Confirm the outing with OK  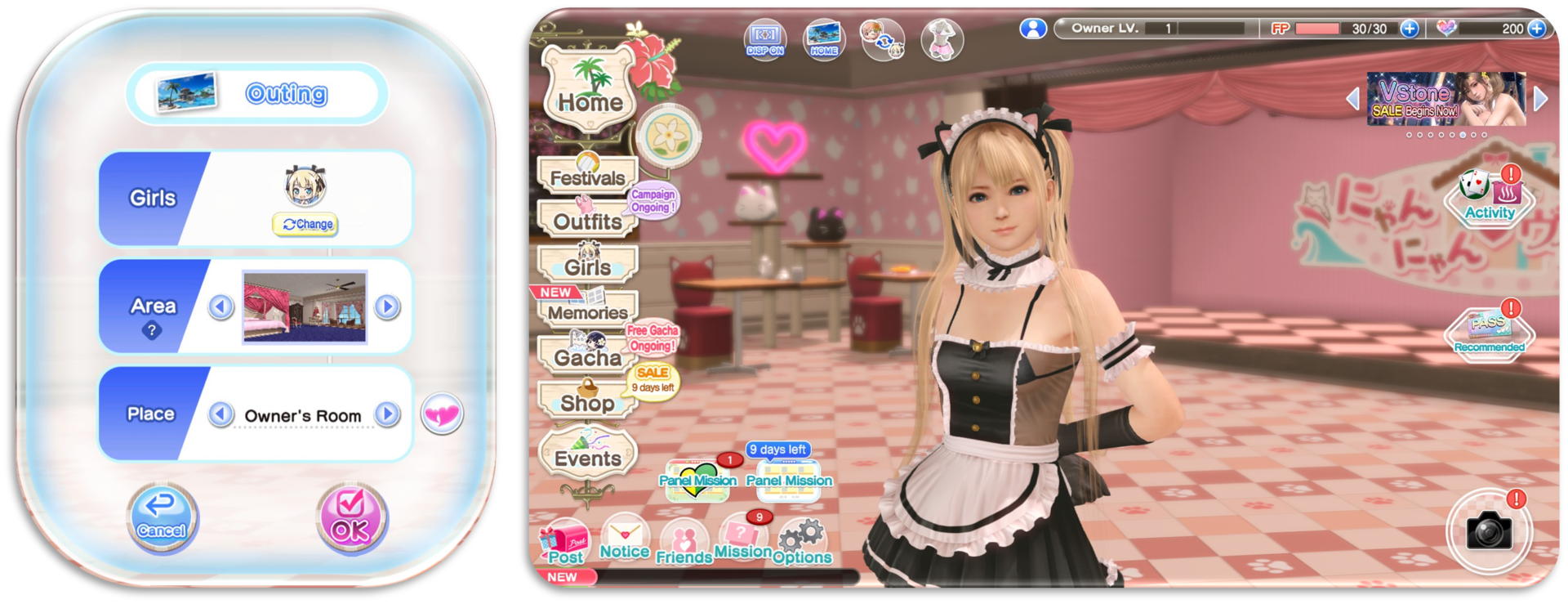(351, 517)
